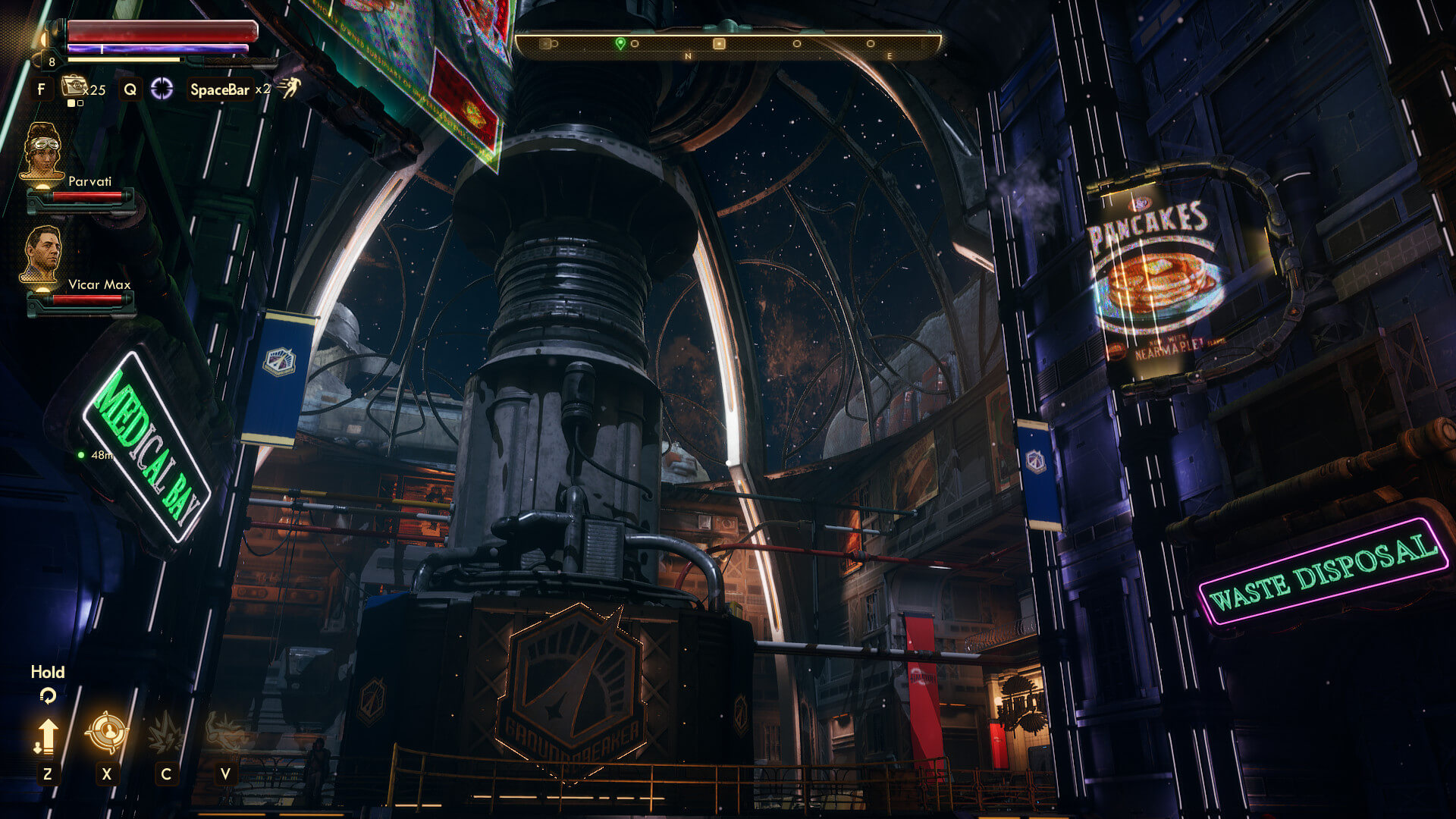The height and width of the screenshot is (819, 1456).
Task: Activate the Tactical Time Dilation crosshair icon
Action: point(162,89)
